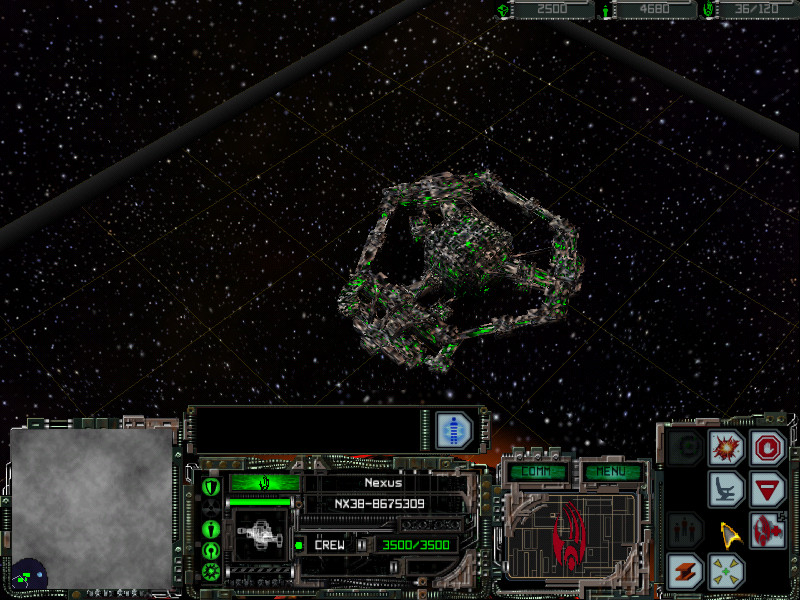Set the rally point with the yellow arrows icon

(x=726, y=571)
